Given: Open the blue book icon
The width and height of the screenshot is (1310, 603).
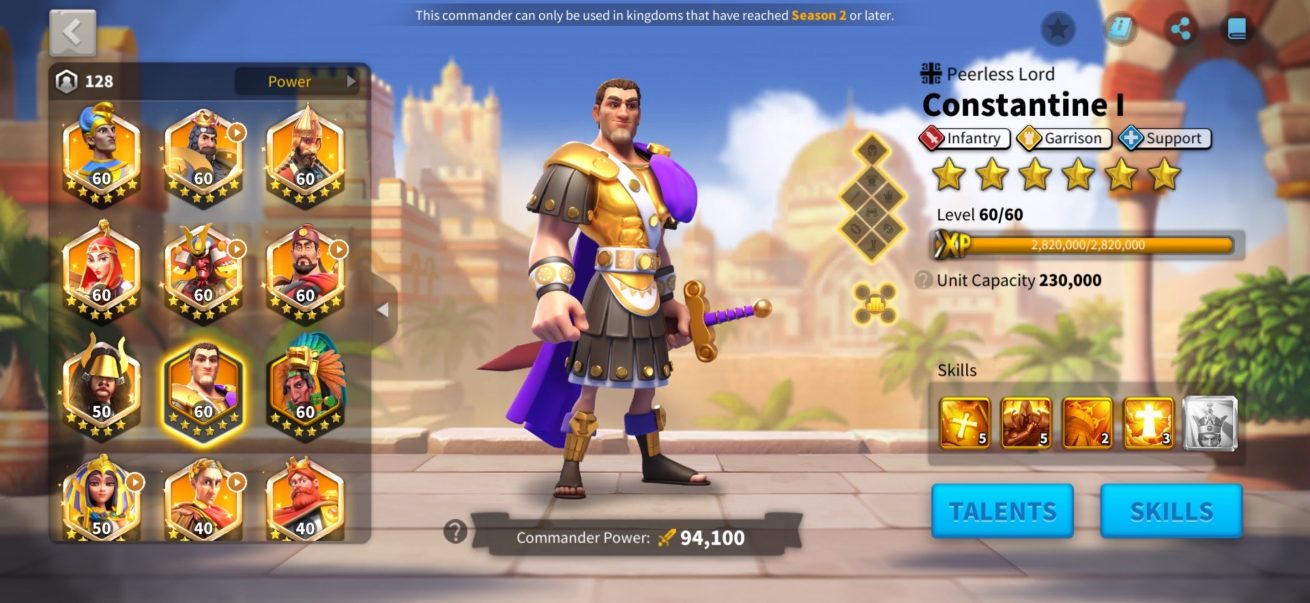Looking at the screenshot, I should 1238,29.
